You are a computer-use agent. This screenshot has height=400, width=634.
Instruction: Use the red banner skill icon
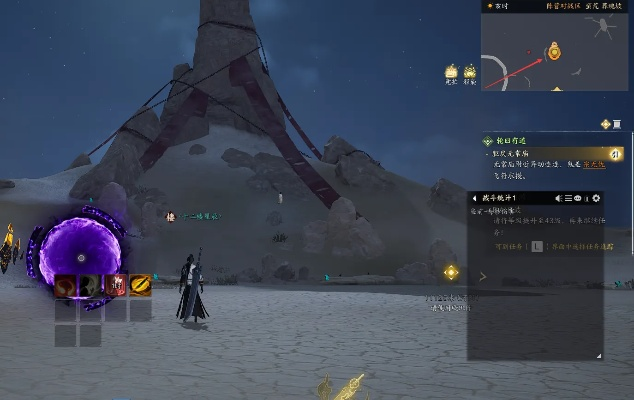click(x=116, y=286)
